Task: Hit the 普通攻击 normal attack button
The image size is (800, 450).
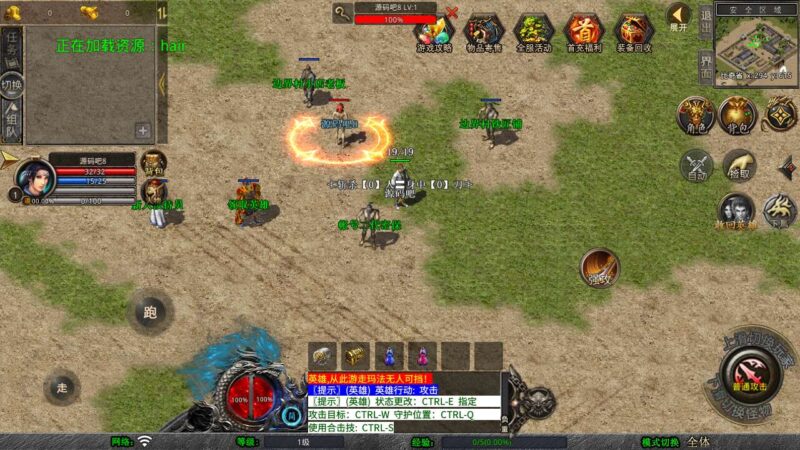Action: (750, 379)
